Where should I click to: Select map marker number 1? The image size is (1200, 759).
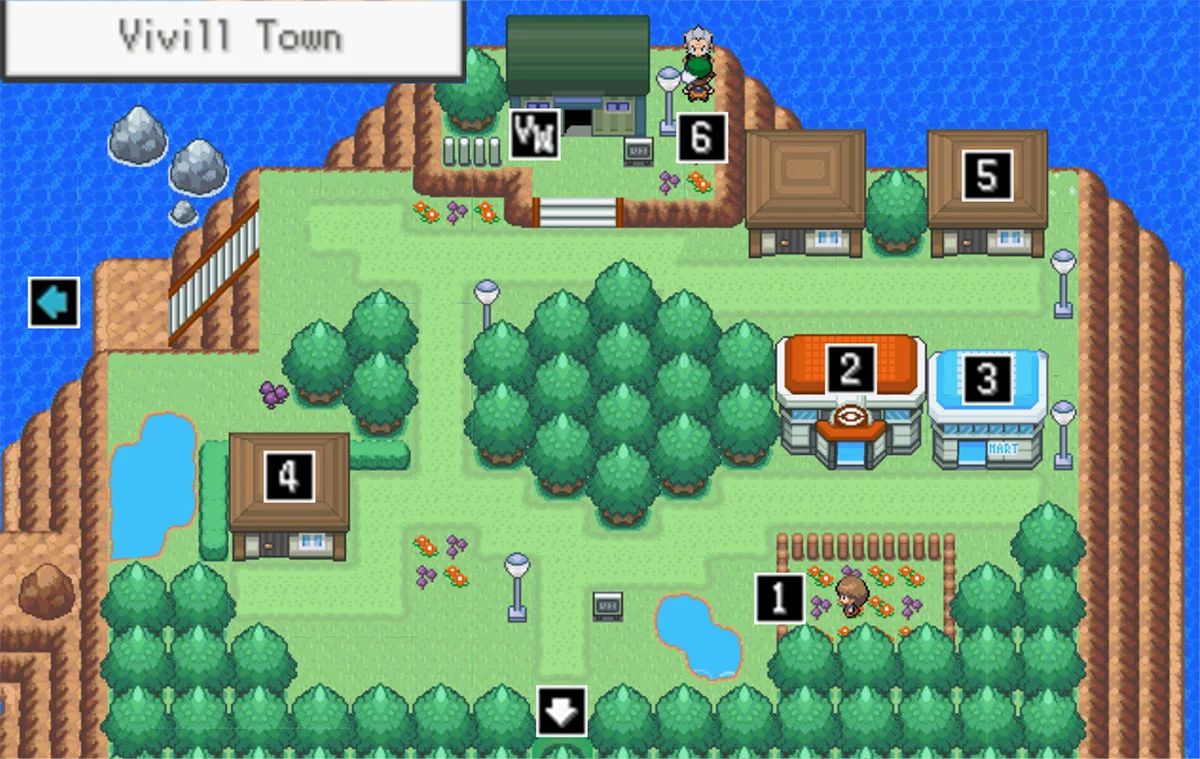780,598
